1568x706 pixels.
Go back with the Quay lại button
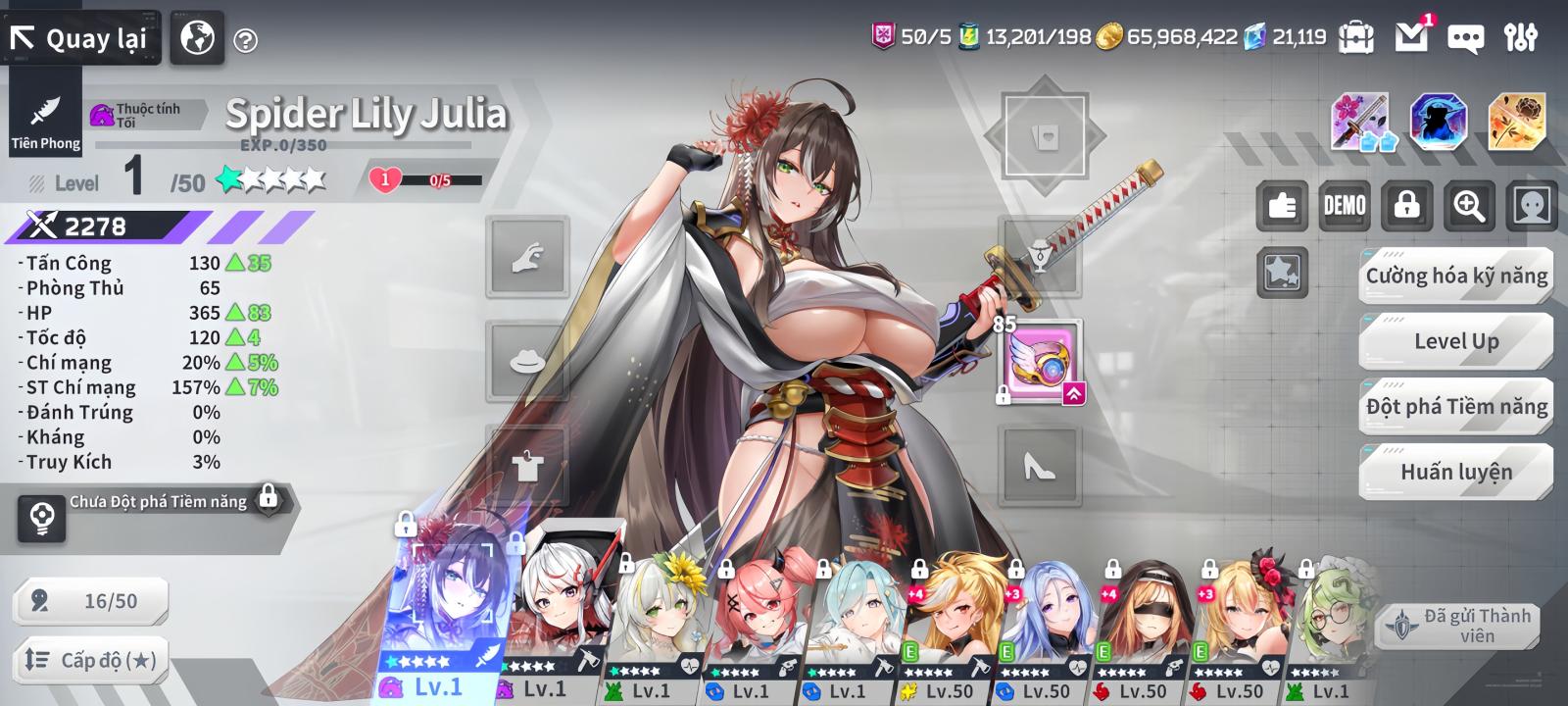pos(80,38)
